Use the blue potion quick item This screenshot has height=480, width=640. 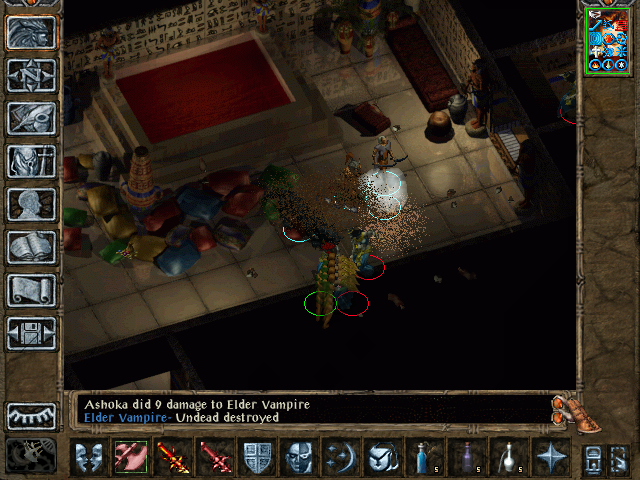click(424, 458)
